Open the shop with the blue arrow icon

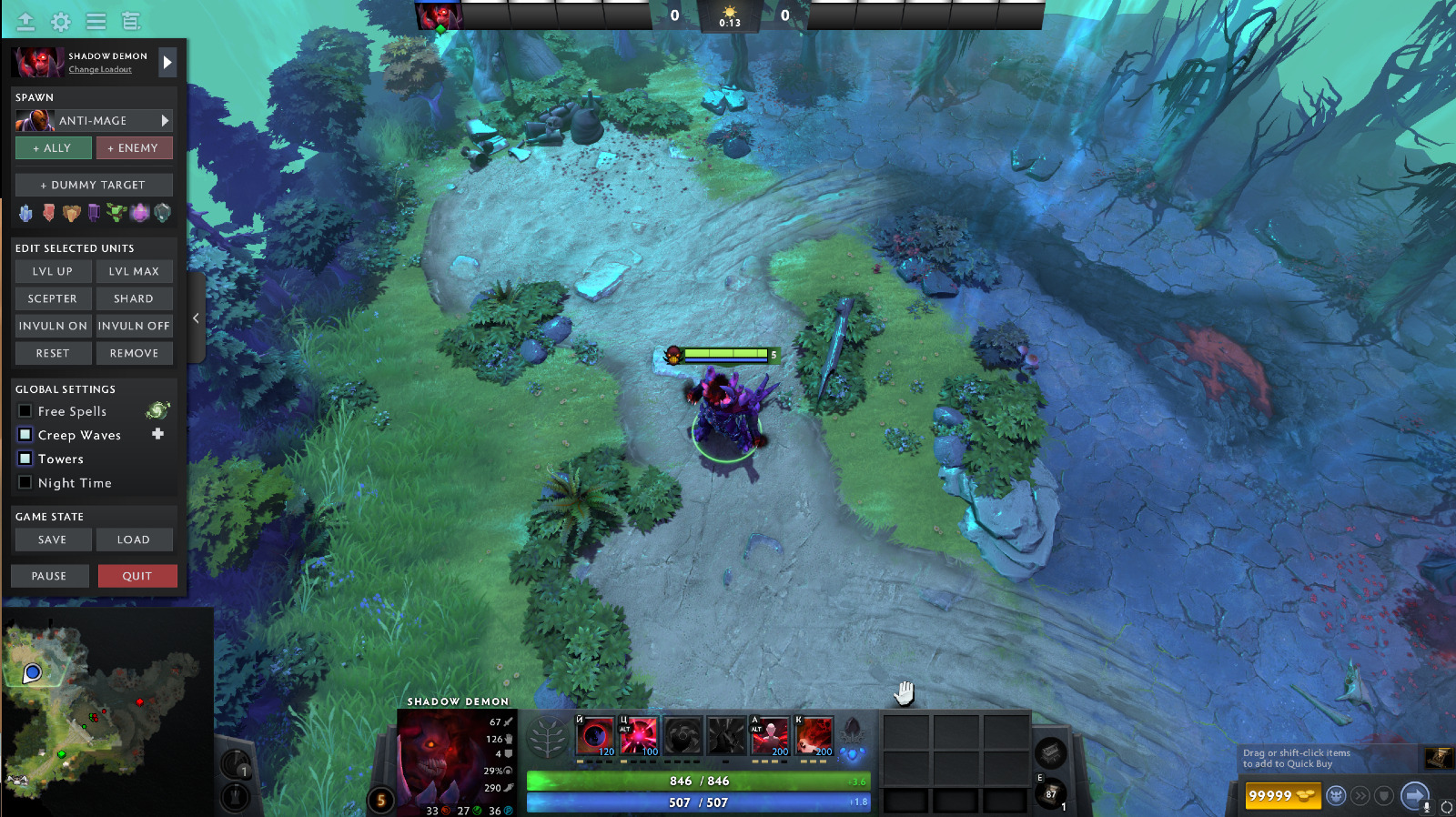click(1414, 795)
